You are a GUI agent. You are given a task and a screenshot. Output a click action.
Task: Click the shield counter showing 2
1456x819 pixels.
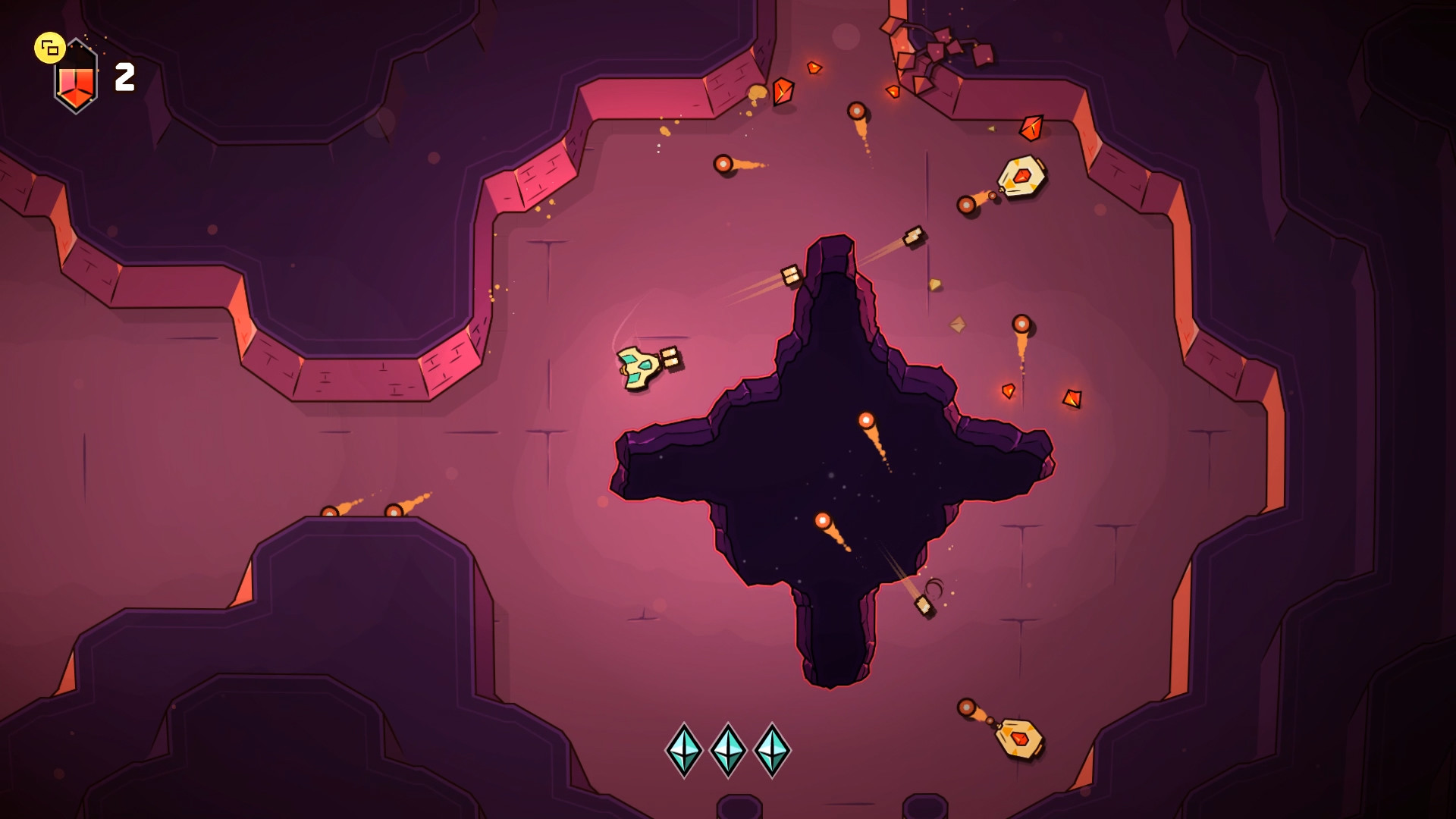pos(124,75)
